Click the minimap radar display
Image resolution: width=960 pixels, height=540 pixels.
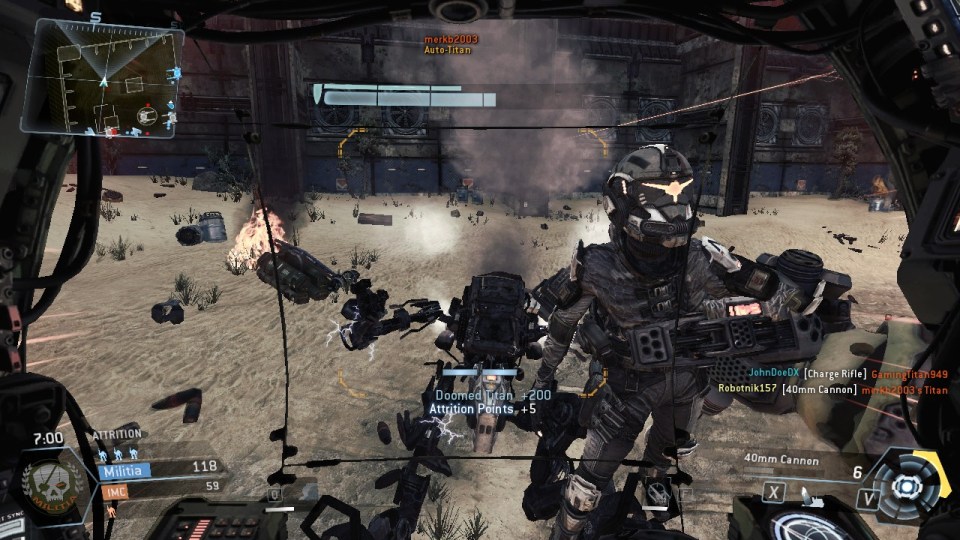(x=102, y=78)
